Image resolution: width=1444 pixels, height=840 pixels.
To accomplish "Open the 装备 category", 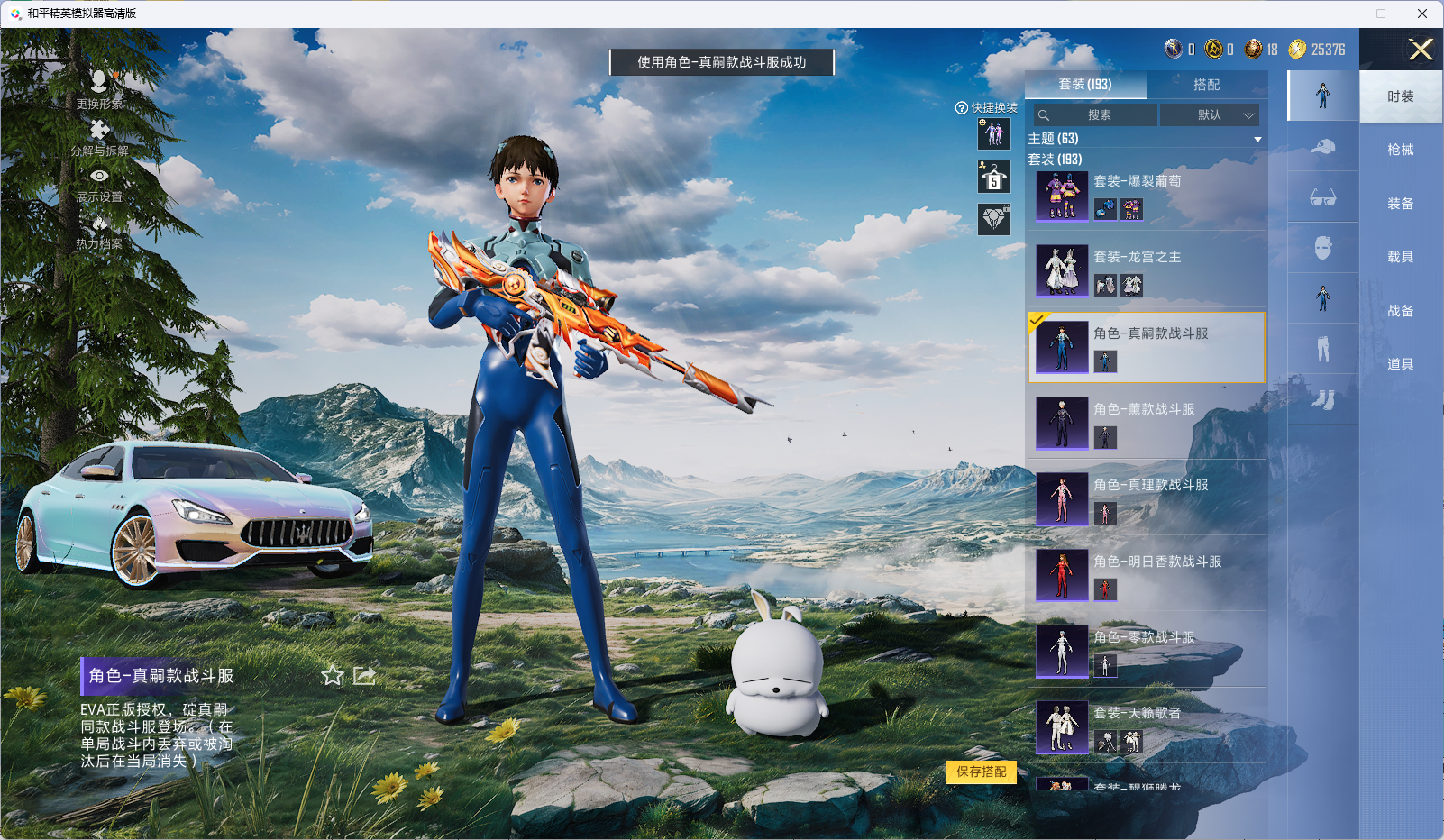I will click(x=1400, y=204).
